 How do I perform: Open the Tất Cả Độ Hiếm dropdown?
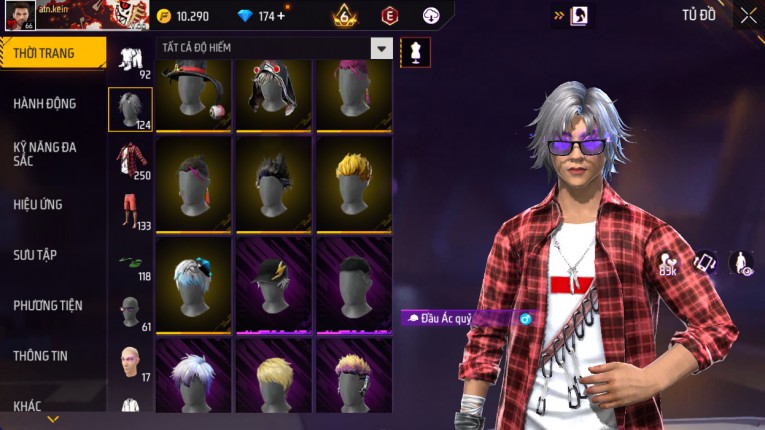click(381, 48)
